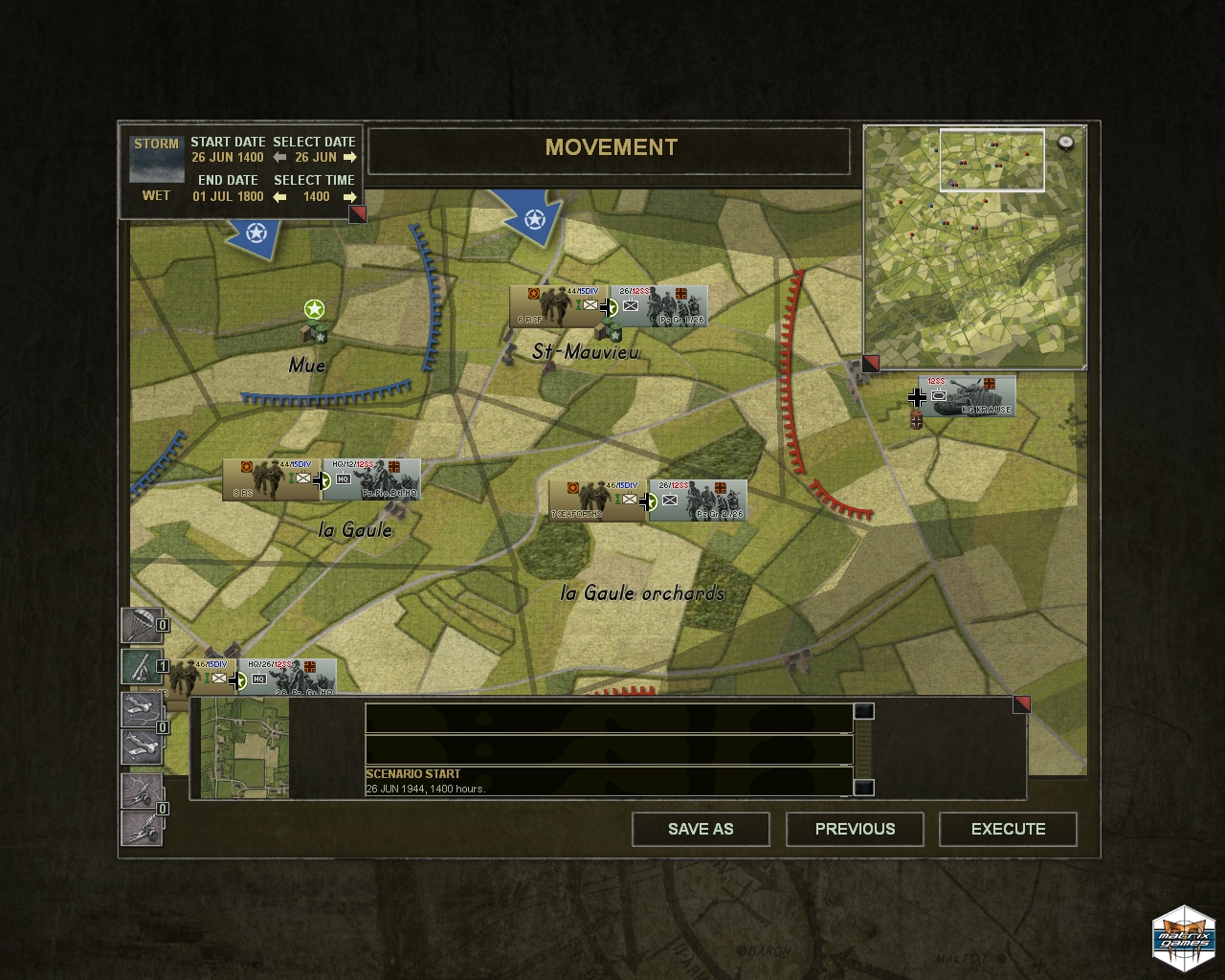Select the mortar support icon
This screenshot has height=980, width=1225.
pos(141,666)
